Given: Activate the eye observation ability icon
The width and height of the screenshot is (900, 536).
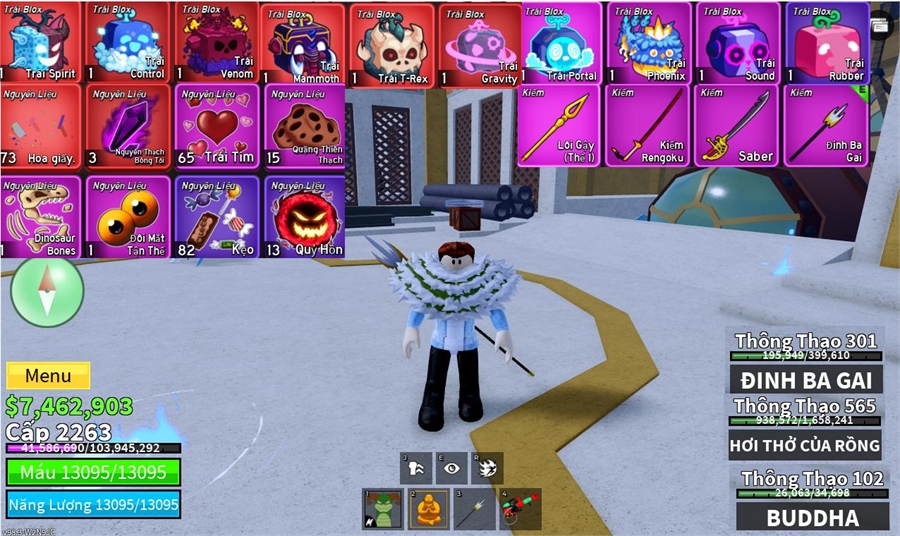Looking at the screenshot, I should click(453, 468).
